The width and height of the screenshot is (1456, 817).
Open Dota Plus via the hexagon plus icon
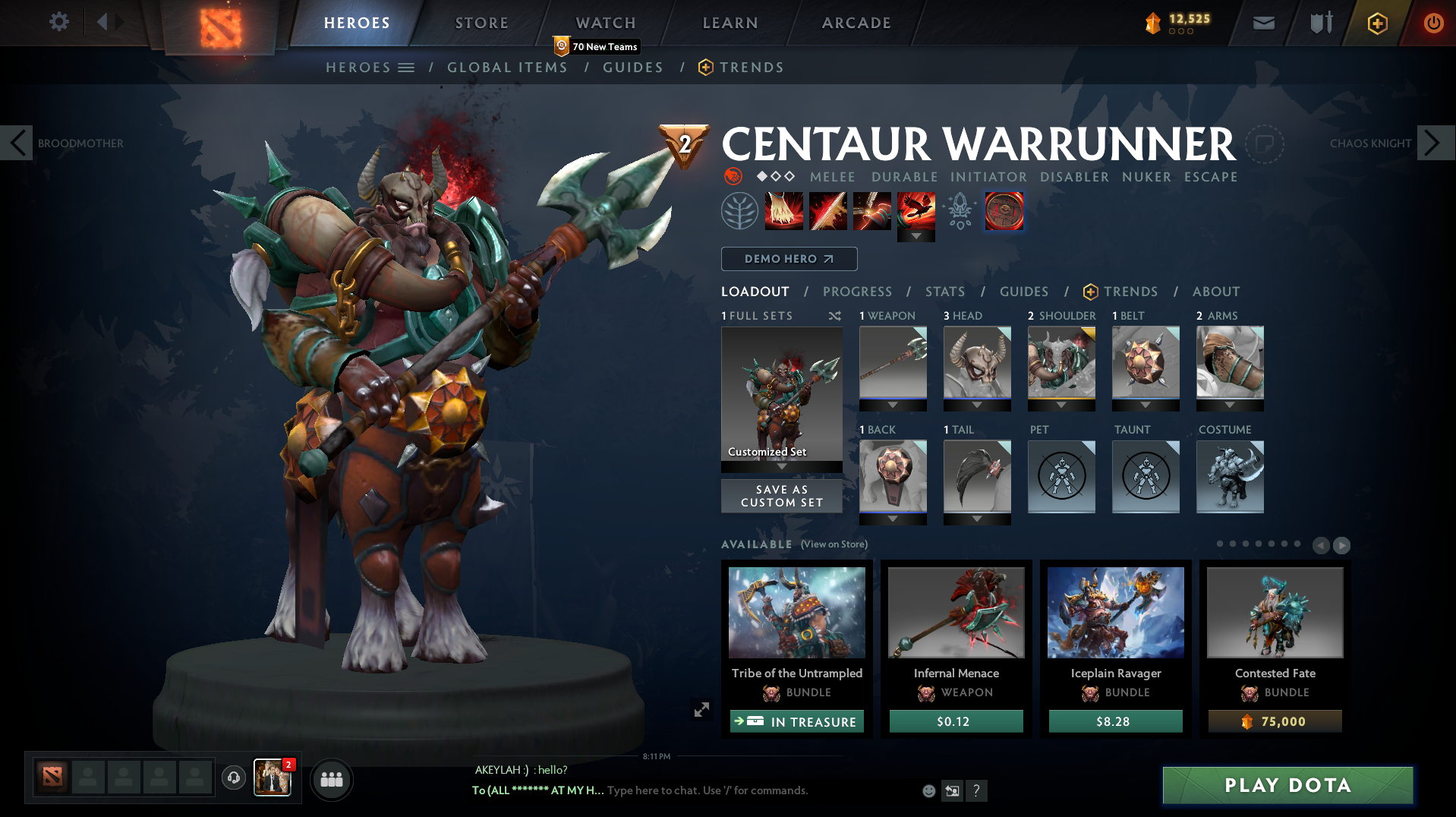coord(1376,22)
